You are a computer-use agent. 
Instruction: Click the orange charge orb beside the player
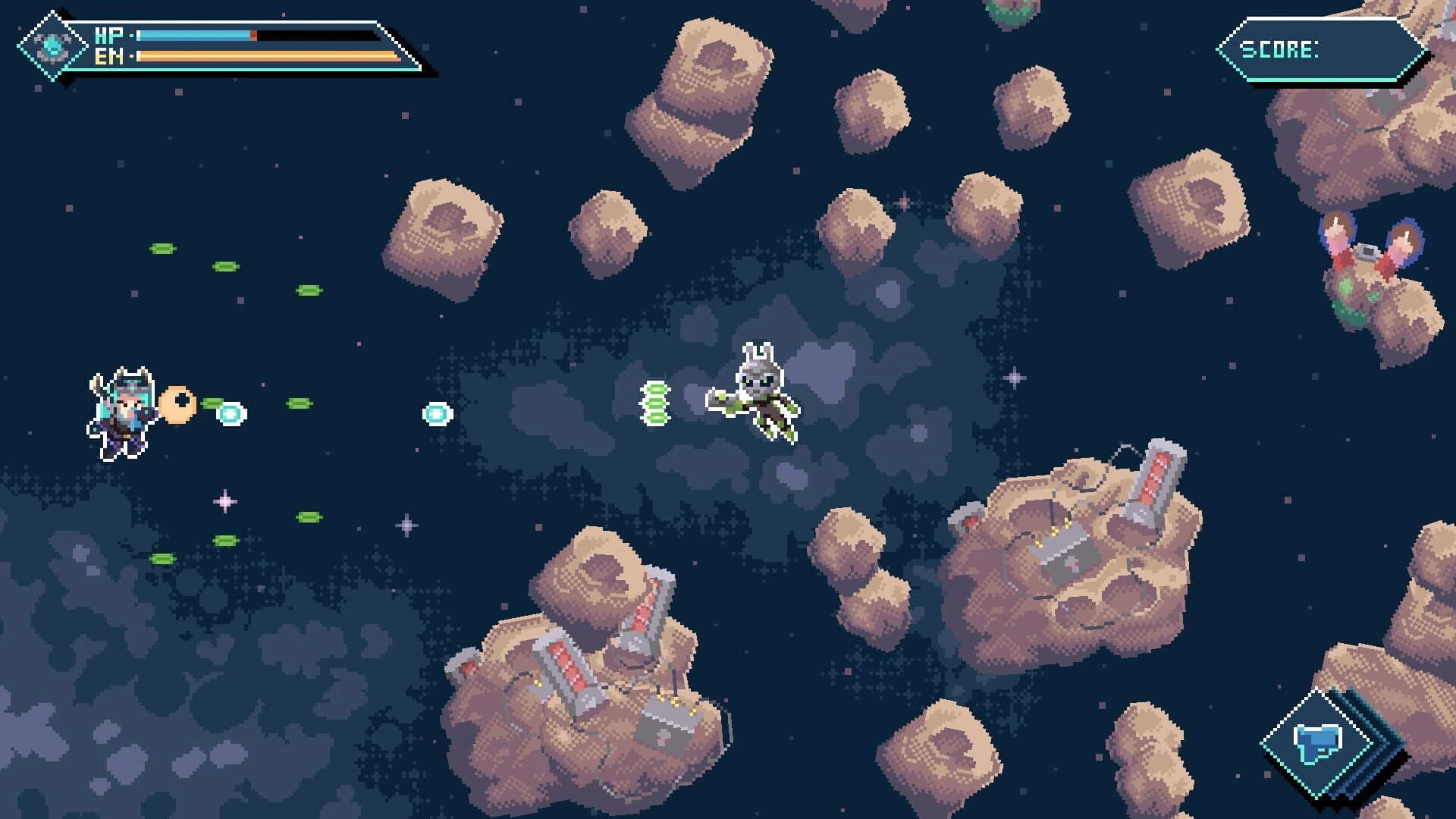178,404
